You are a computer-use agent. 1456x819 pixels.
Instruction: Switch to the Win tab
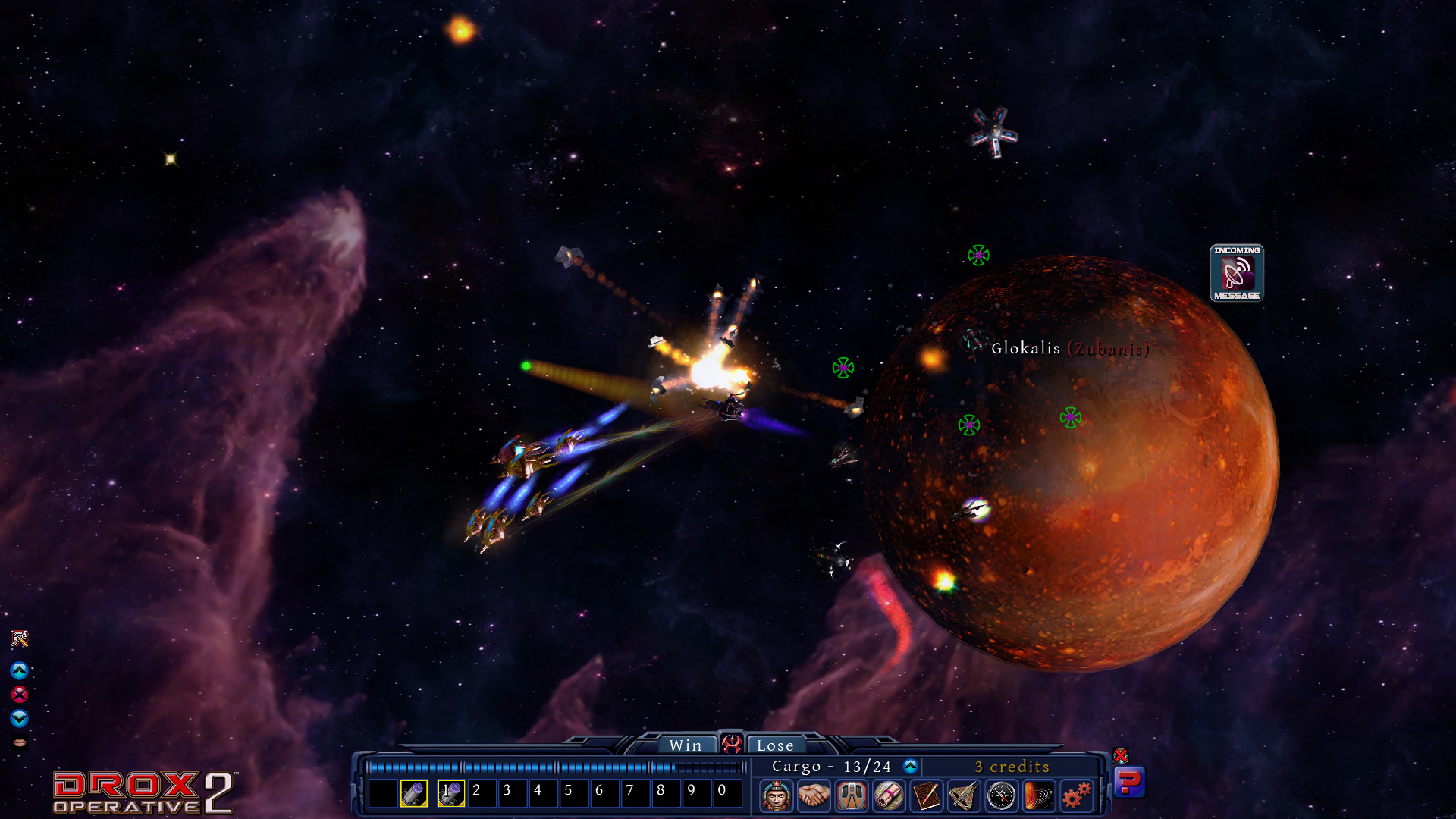tap(686, 745)
